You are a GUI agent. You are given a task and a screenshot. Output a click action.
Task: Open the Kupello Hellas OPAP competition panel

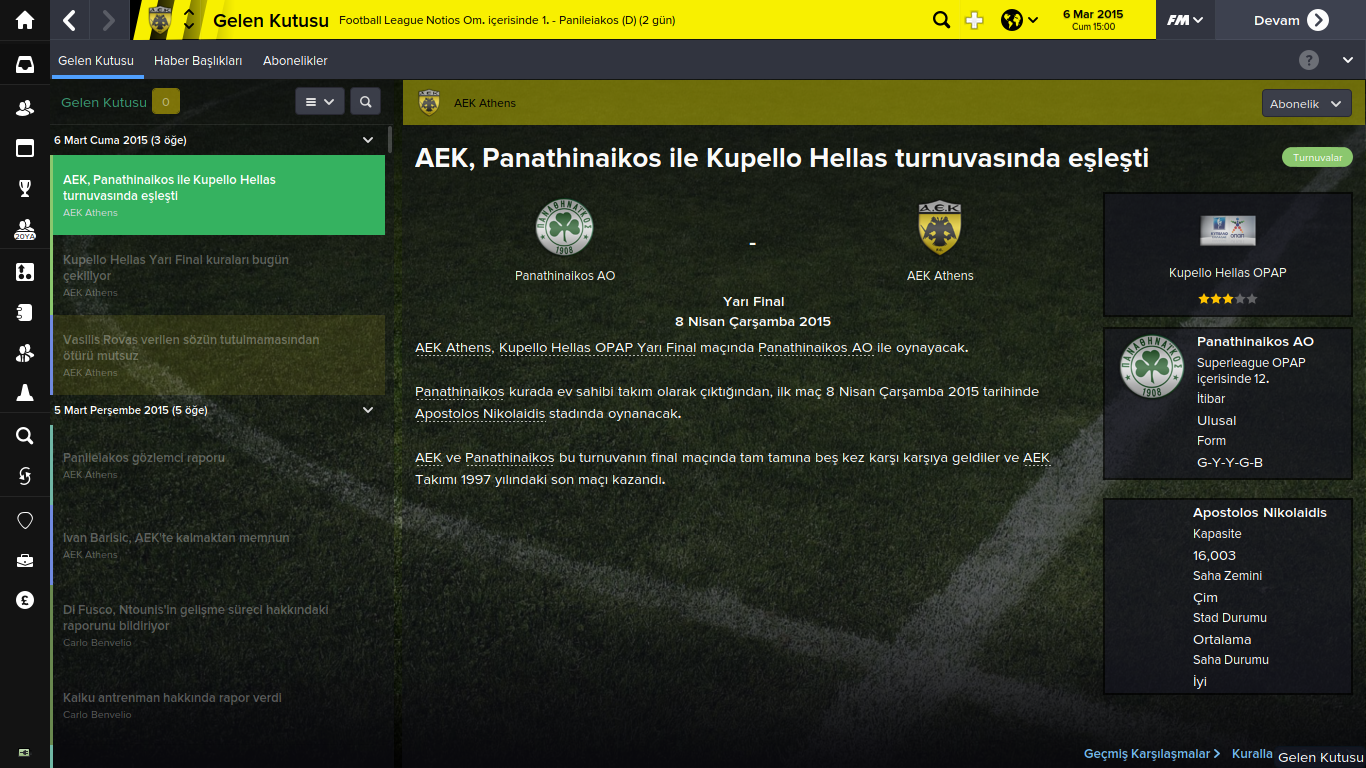(1227, 255)
